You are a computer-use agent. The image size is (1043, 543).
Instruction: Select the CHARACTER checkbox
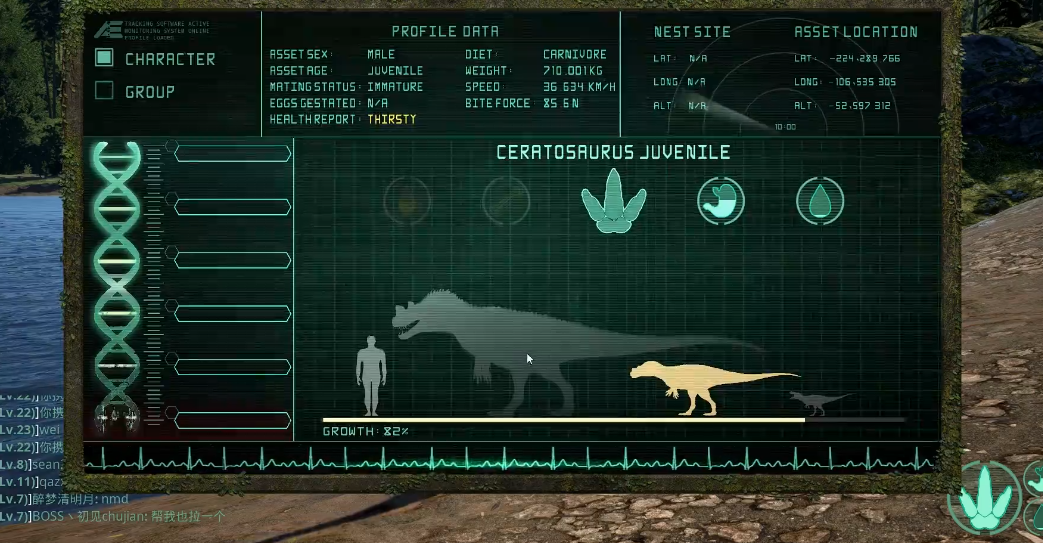click(x=104, y=58)
